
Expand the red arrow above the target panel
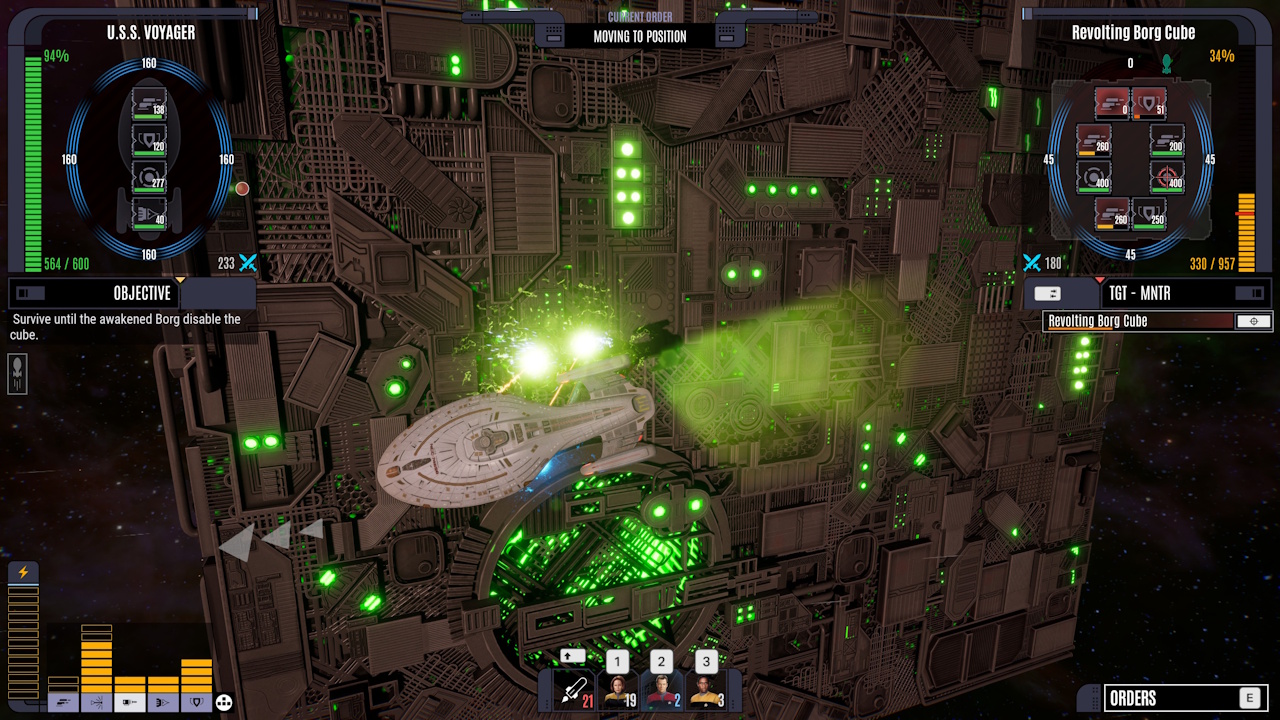point(1100,280)
